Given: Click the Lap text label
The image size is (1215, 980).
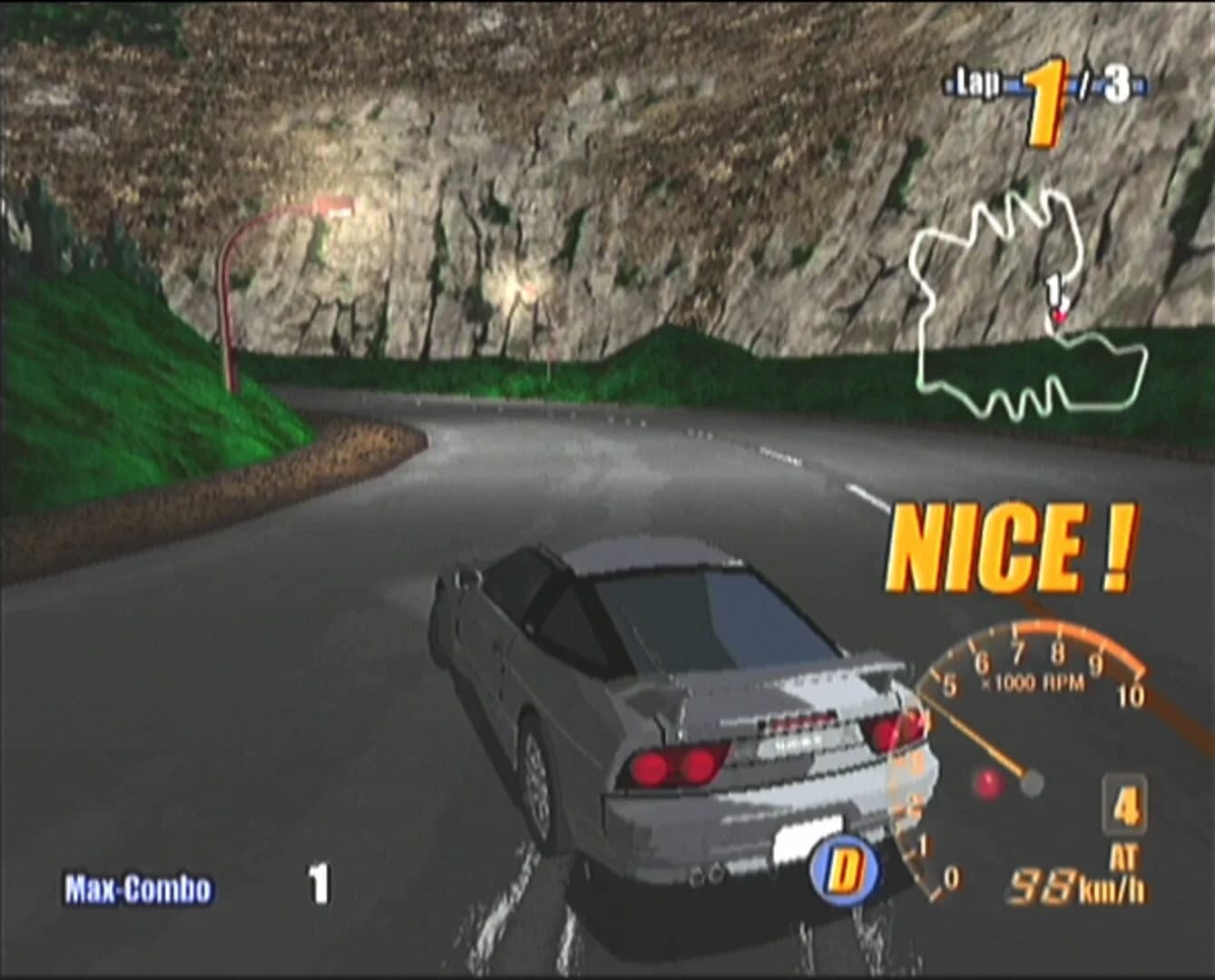Looking at the screenshot, I should pyautogui.click(x=976, y=80).
